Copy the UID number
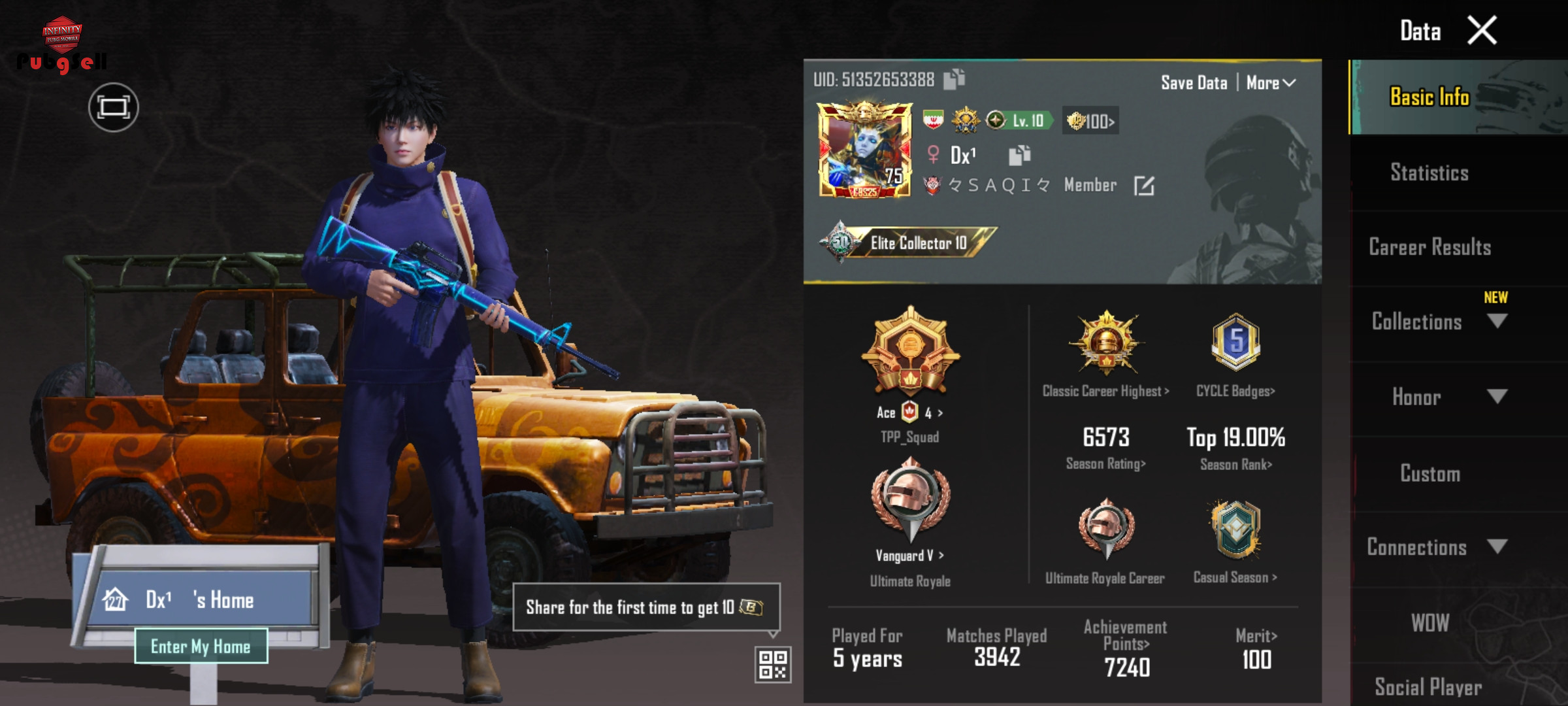1568x706 pixels. (x=955, y=79)
